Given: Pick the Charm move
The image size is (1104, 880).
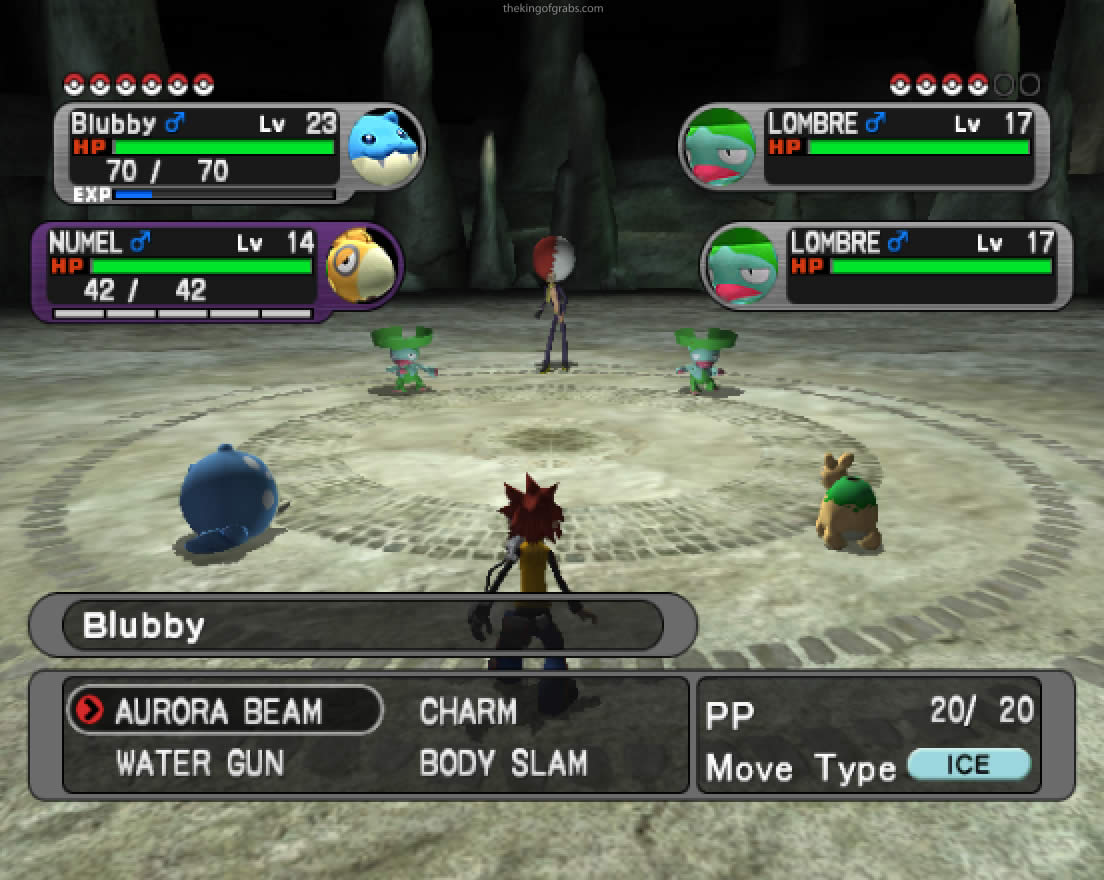Looking at the screenshot, I should (x=468, y=712).
